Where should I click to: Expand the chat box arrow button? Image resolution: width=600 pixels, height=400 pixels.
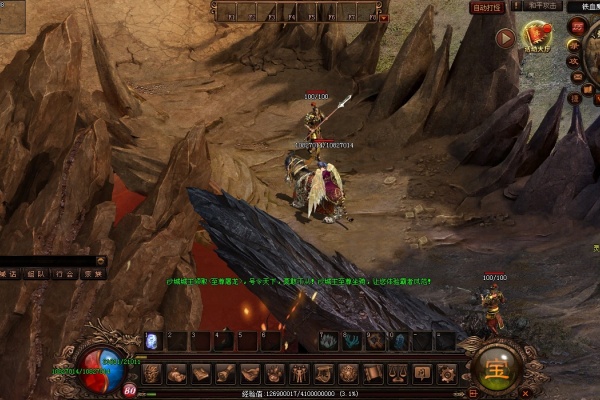tap(101, 260)
